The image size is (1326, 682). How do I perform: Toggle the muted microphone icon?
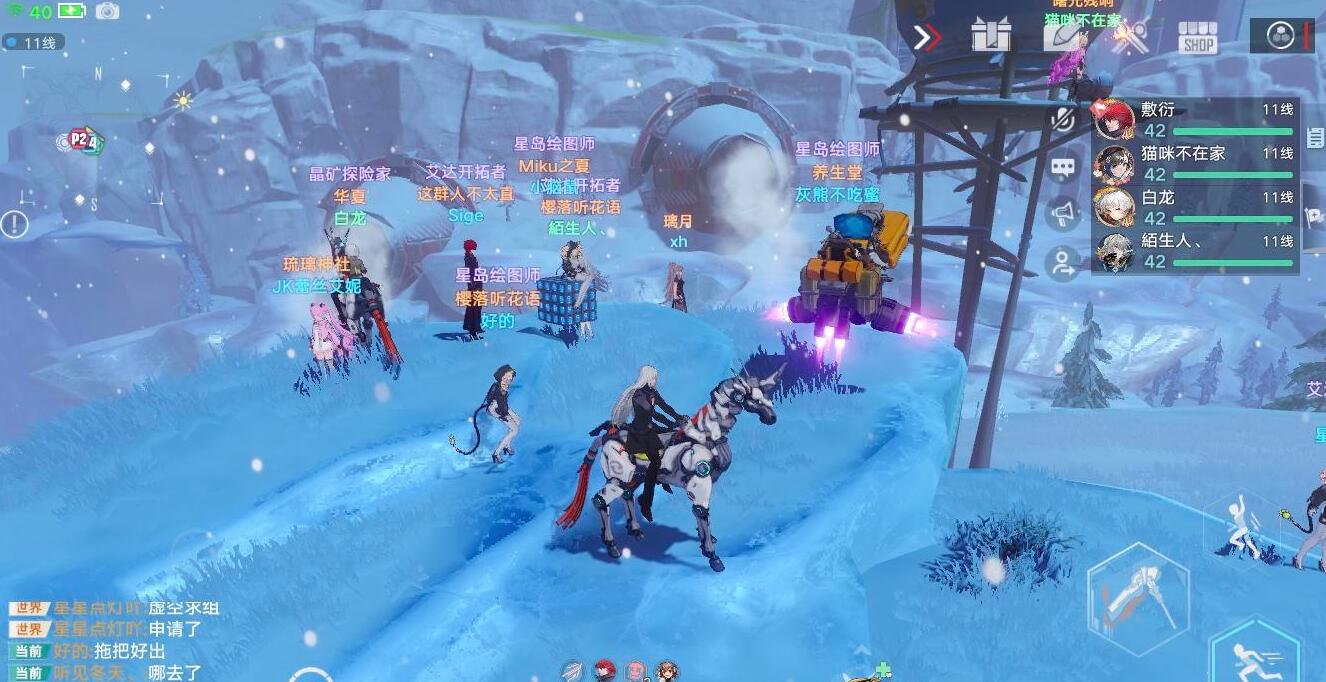click(x=1063, y=120)
